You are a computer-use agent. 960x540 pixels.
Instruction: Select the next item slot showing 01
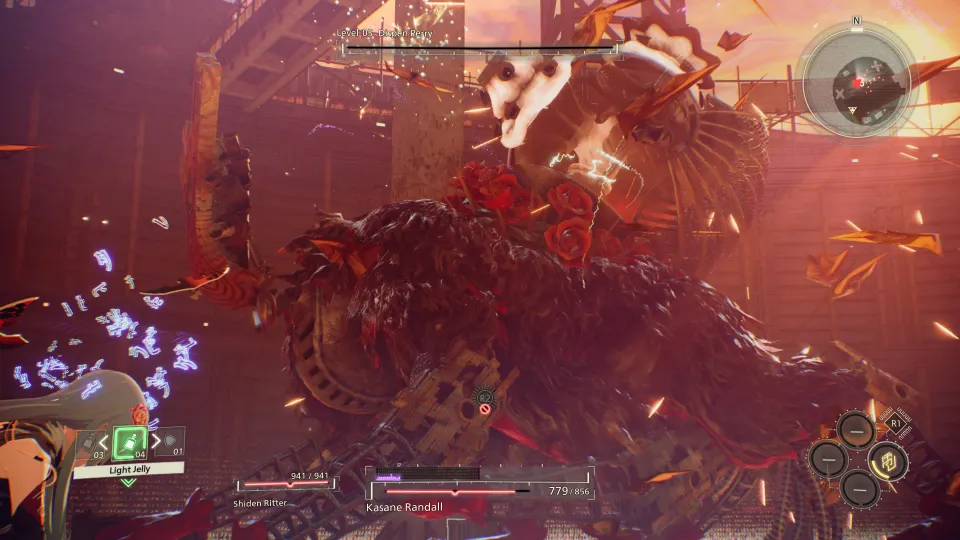[171, 441]
